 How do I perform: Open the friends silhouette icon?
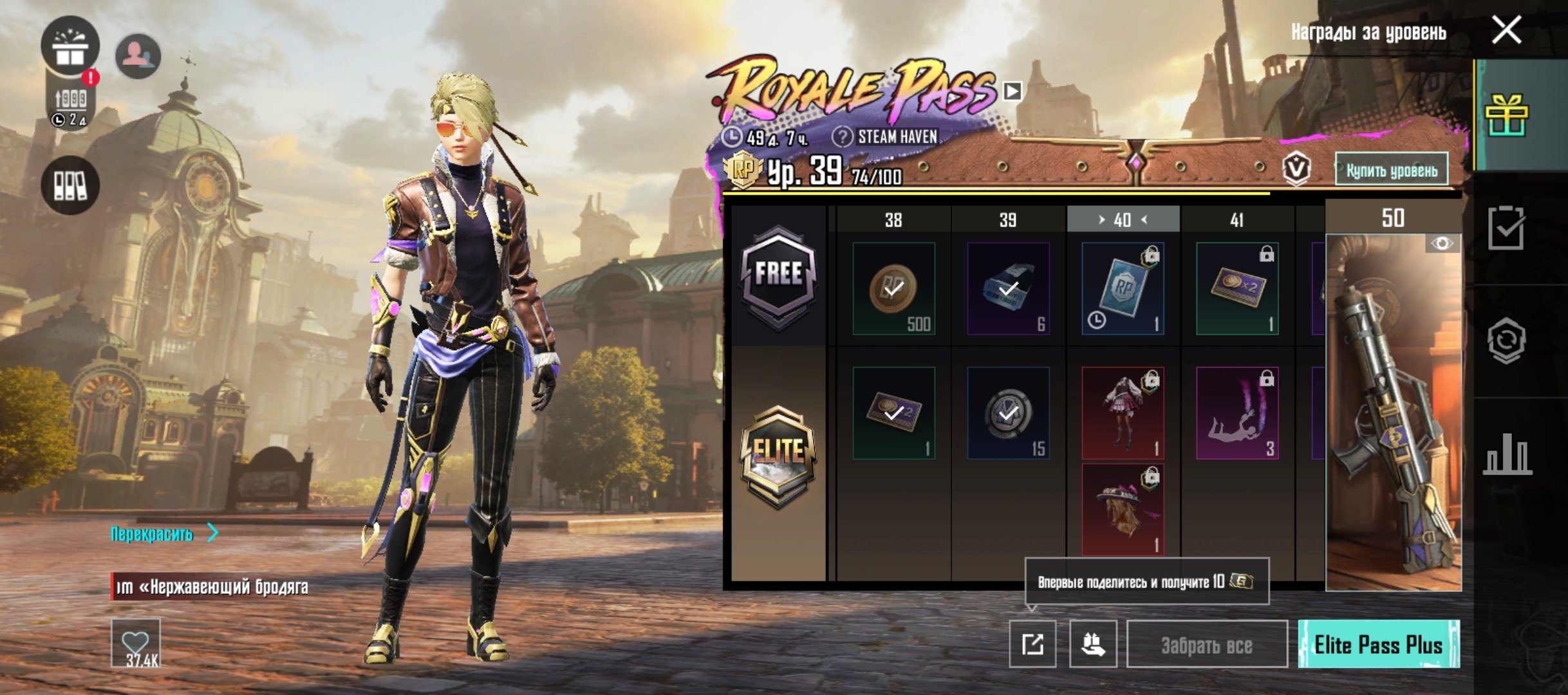point(138,56)
